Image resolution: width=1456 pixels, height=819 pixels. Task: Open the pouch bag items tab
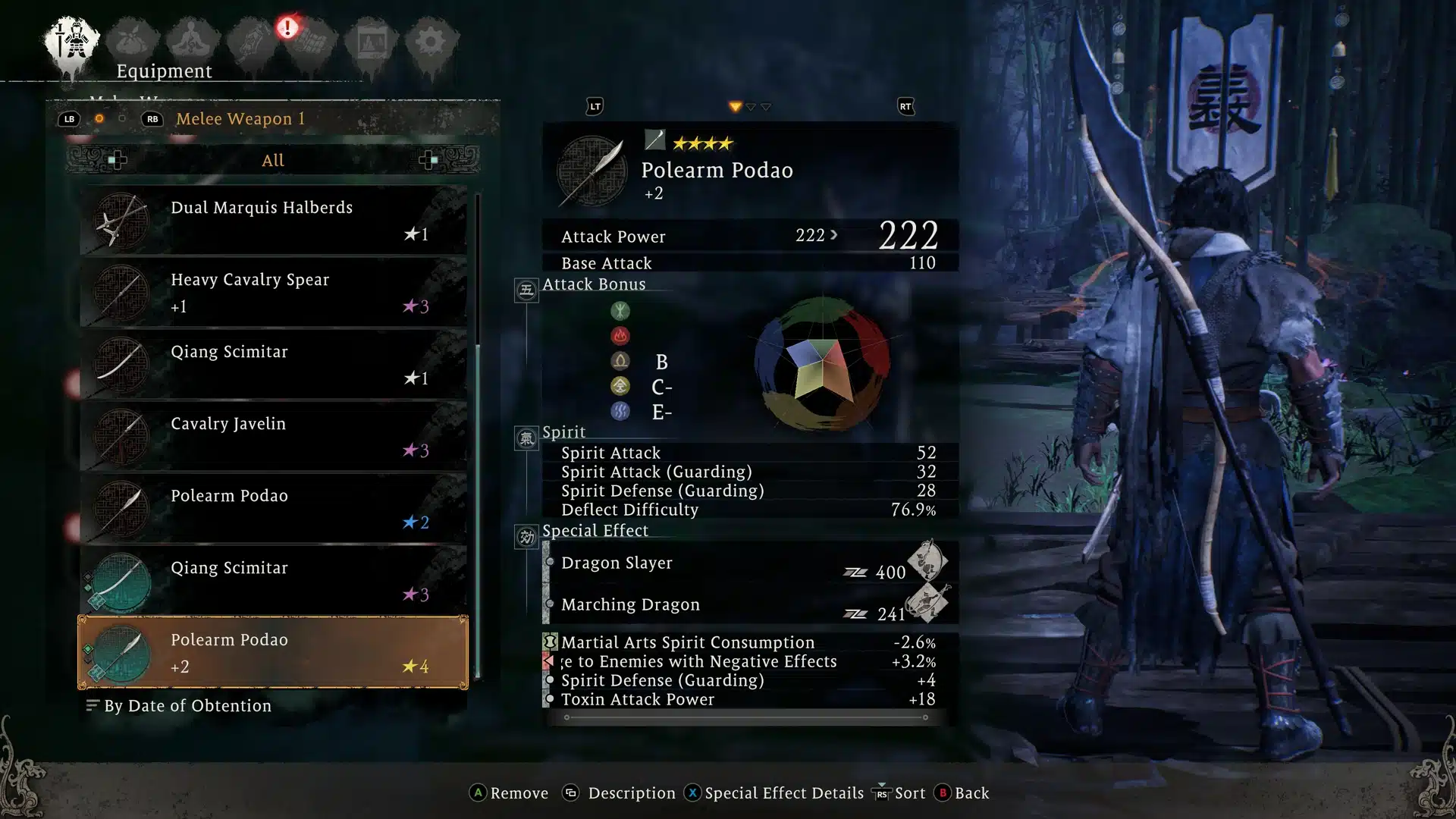(132, 42)
